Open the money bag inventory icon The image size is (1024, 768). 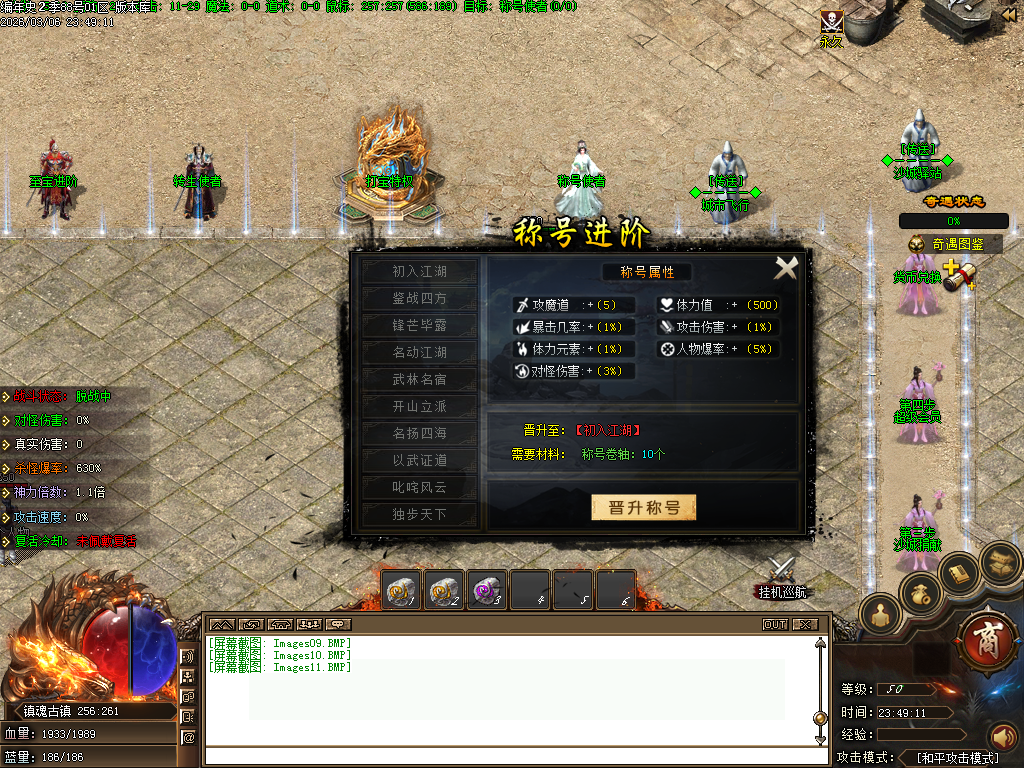coord(921,593)
